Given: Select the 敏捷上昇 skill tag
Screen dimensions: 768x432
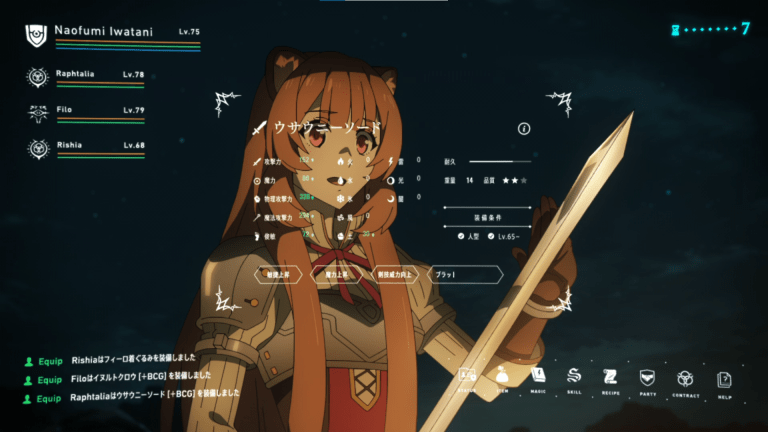Looking at the screenshot, I should click(278, 273).
